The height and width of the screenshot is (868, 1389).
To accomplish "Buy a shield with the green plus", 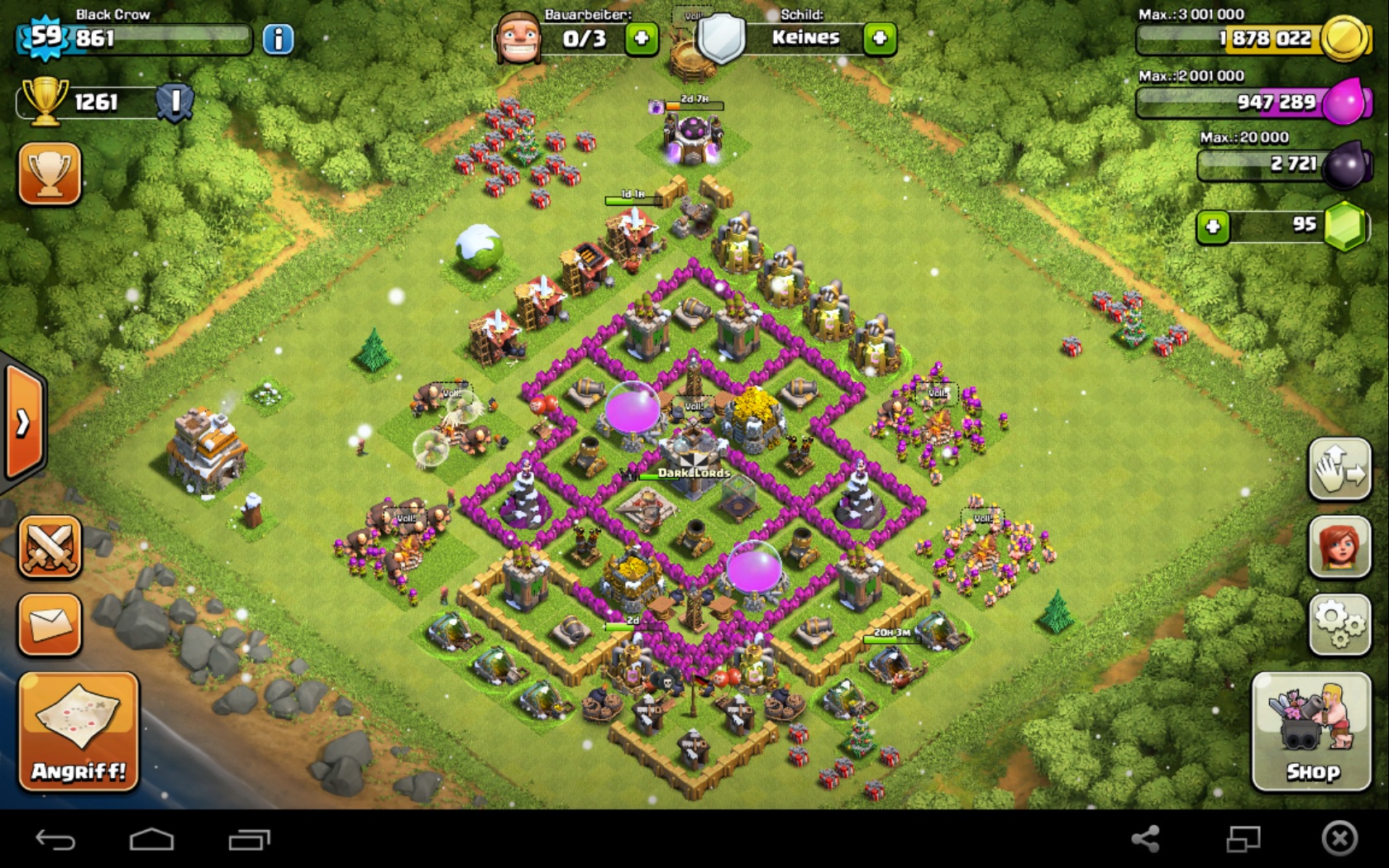I will 880,38.
